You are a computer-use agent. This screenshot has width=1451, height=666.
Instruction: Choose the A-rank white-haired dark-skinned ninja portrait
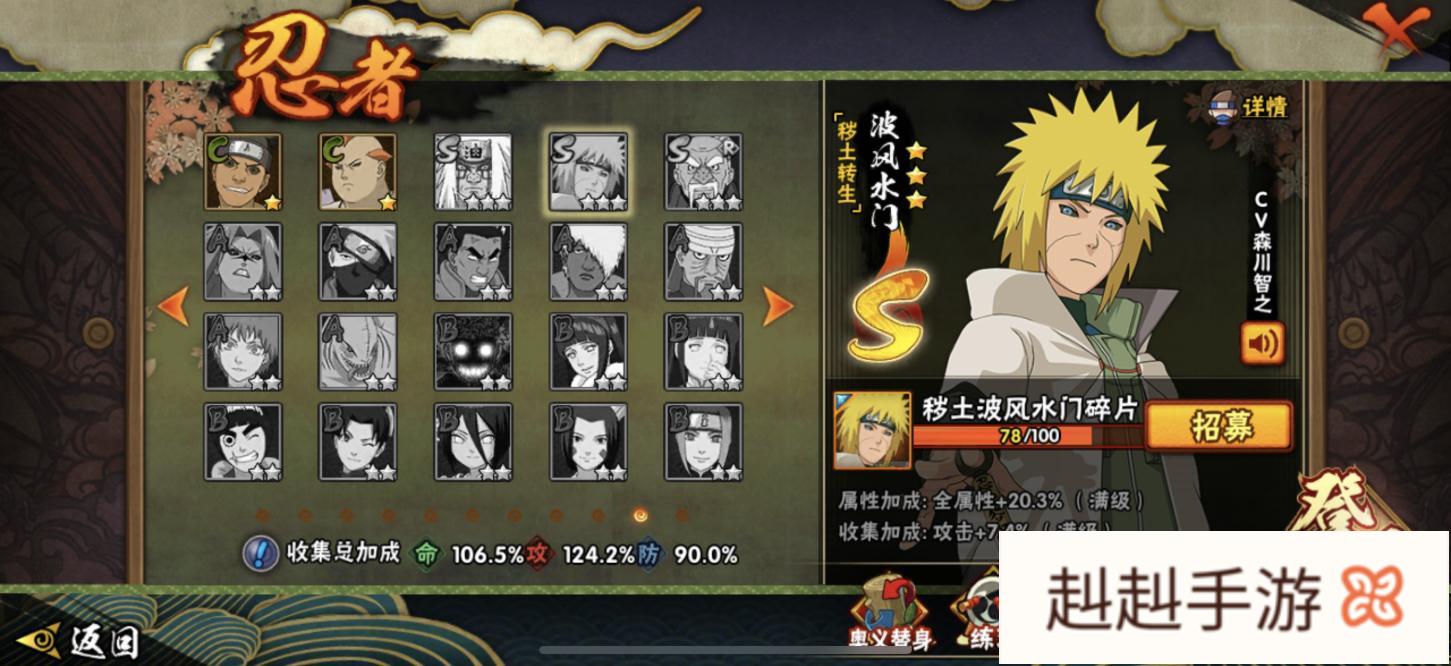click(x=588, y=261)
